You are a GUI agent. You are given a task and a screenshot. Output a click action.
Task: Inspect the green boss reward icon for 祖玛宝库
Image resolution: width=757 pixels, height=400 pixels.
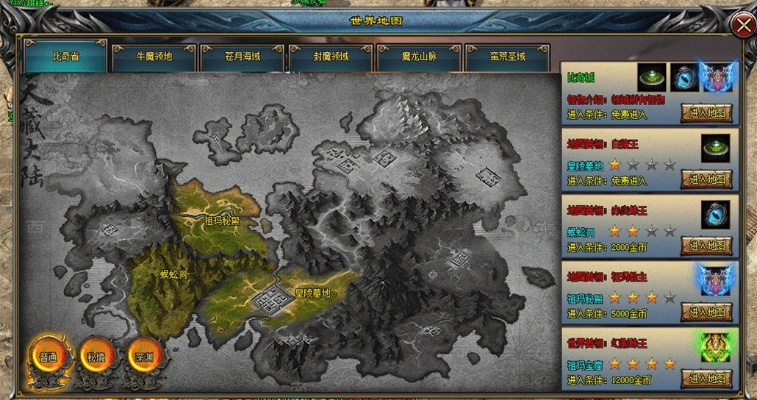[717, 347]
